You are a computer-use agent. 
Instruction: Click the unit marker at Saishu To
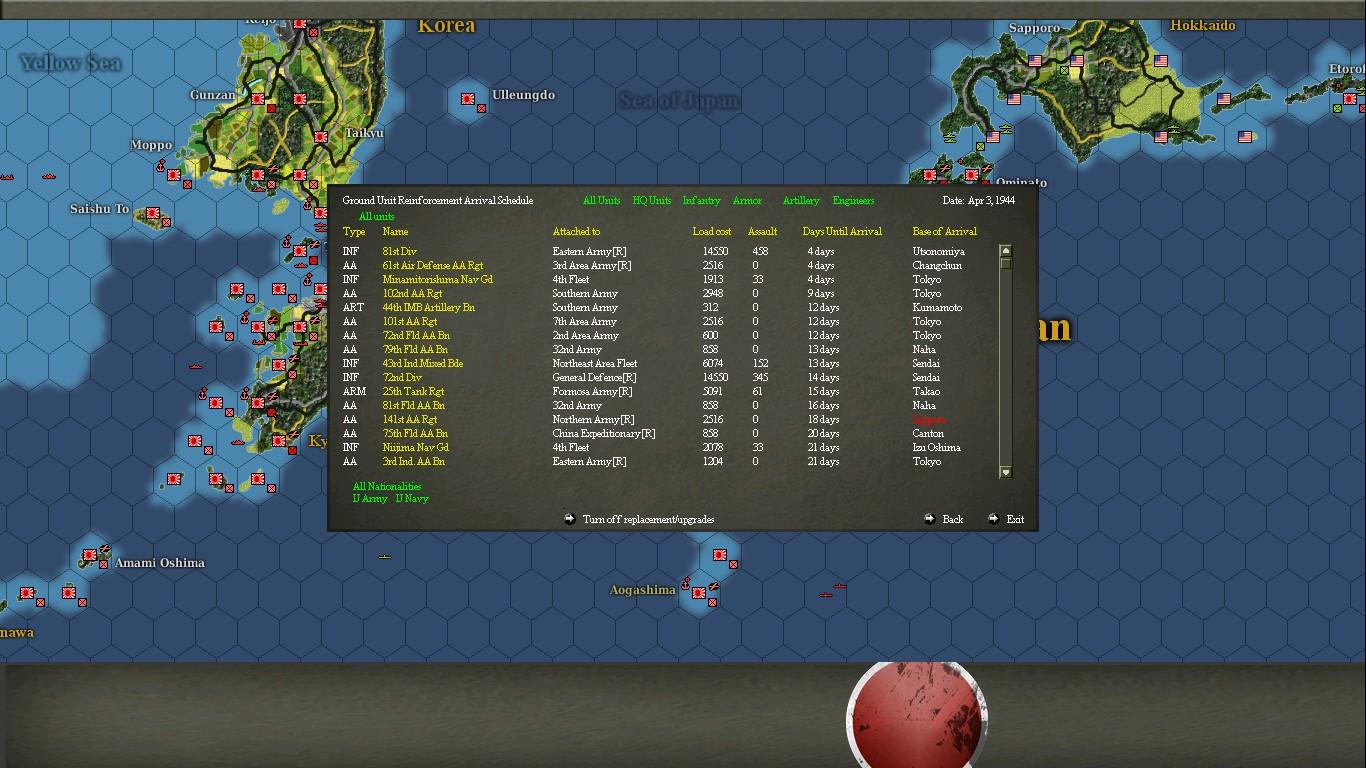coord(152,214)
